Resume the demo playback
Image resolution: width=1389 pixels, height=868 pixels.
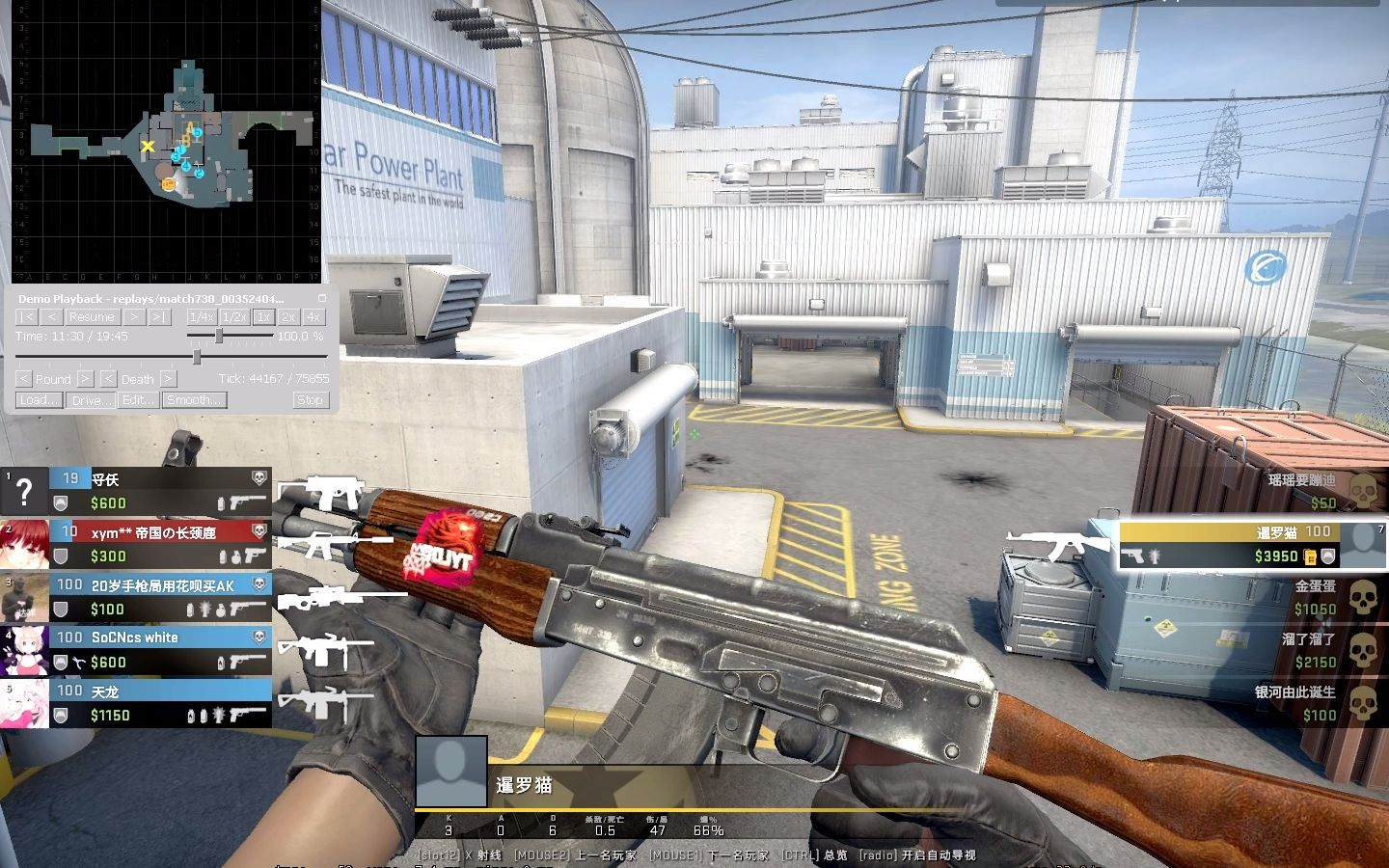(92, 316)
